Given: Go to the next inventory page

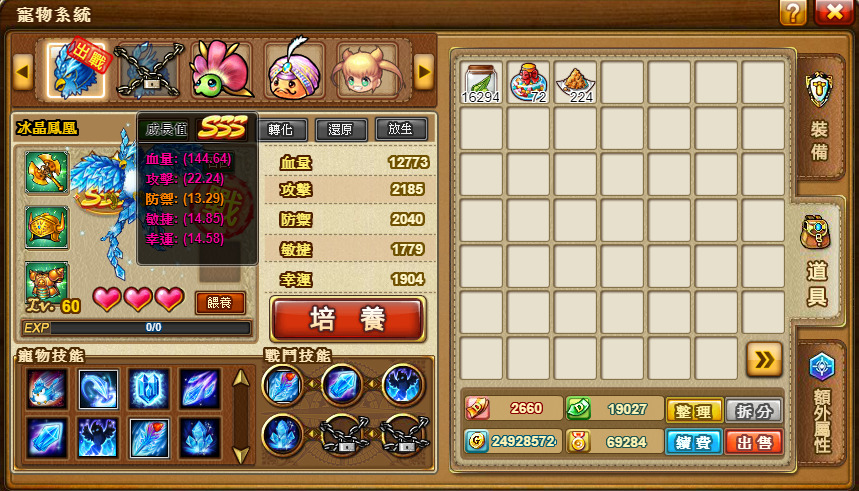Looking at the screenshot, I should (764, 359).
